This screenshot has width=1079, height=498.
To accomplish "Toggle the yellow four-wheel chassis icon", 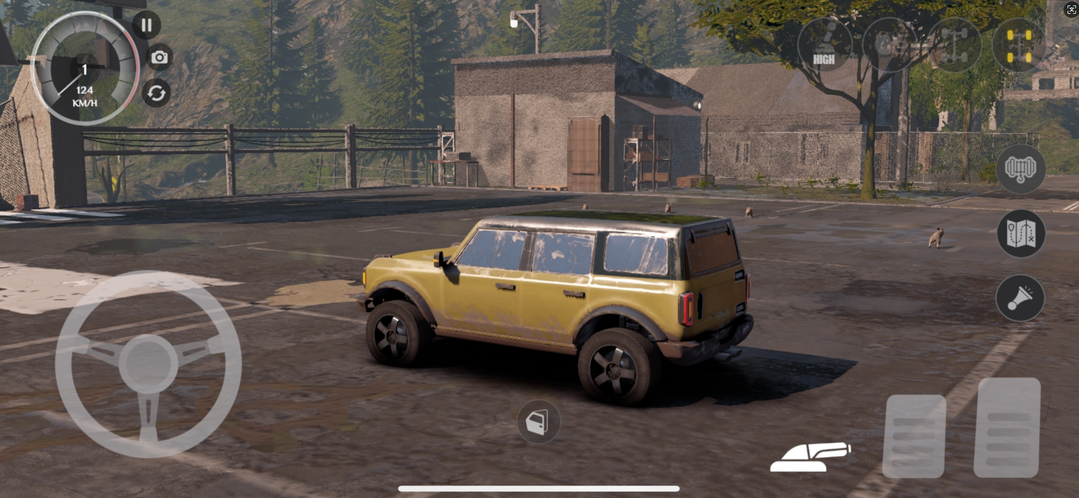I will click(1018, 44).
